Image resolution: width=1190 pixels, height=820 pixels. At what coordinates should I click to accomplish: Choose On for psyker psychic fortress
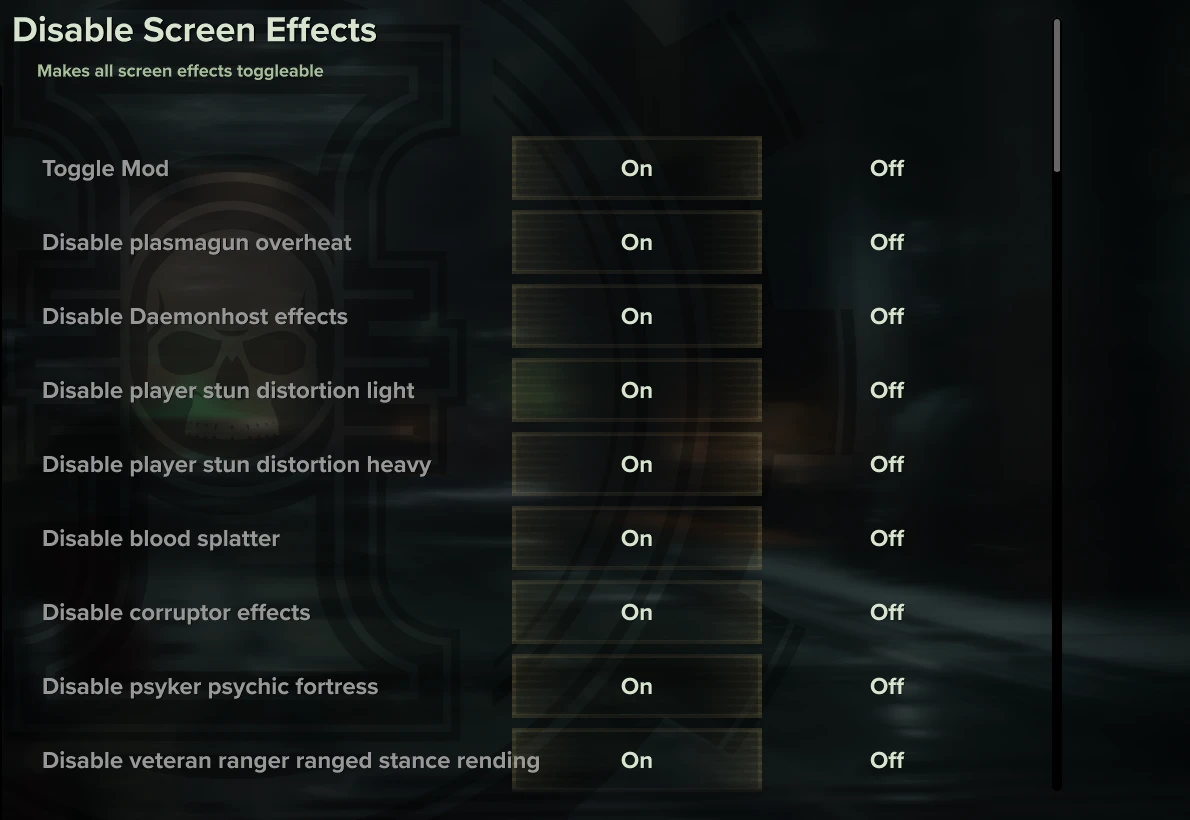tap(637, 686)
